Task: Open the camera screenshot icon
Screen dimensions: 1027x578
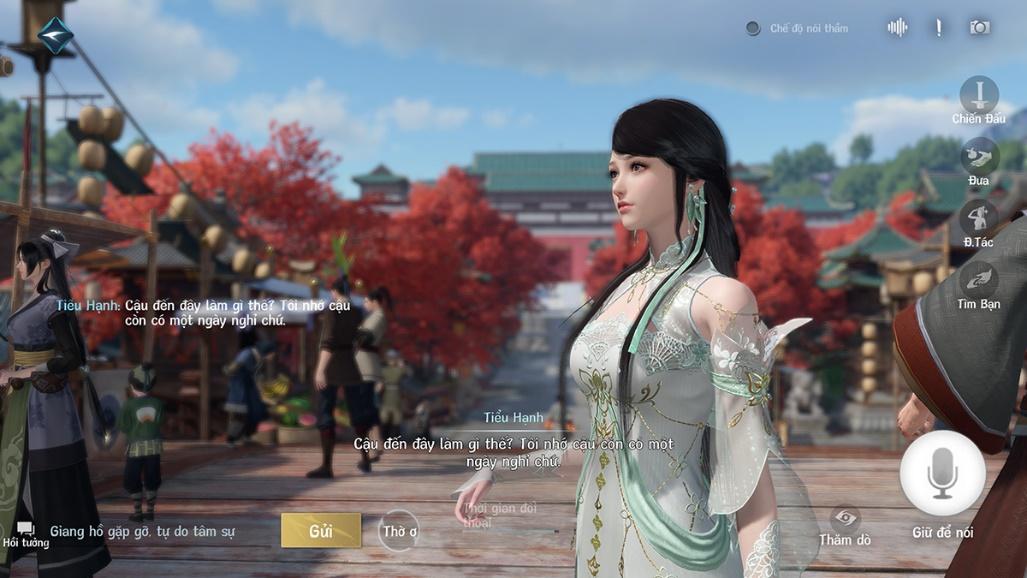Action: 980,28
